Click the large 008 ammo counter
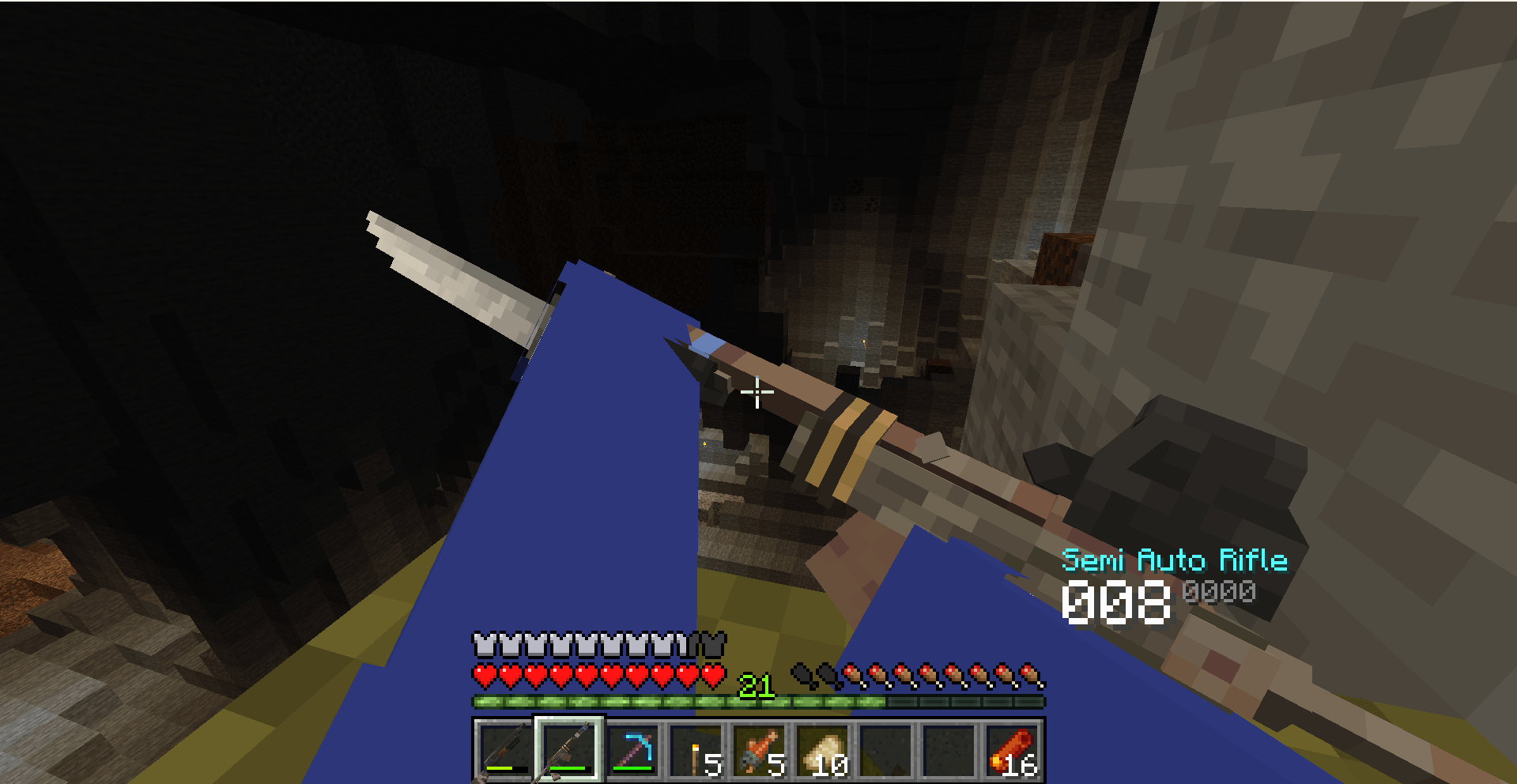The width and height of the screenshot is (1517, 784). coord(1117,602)
